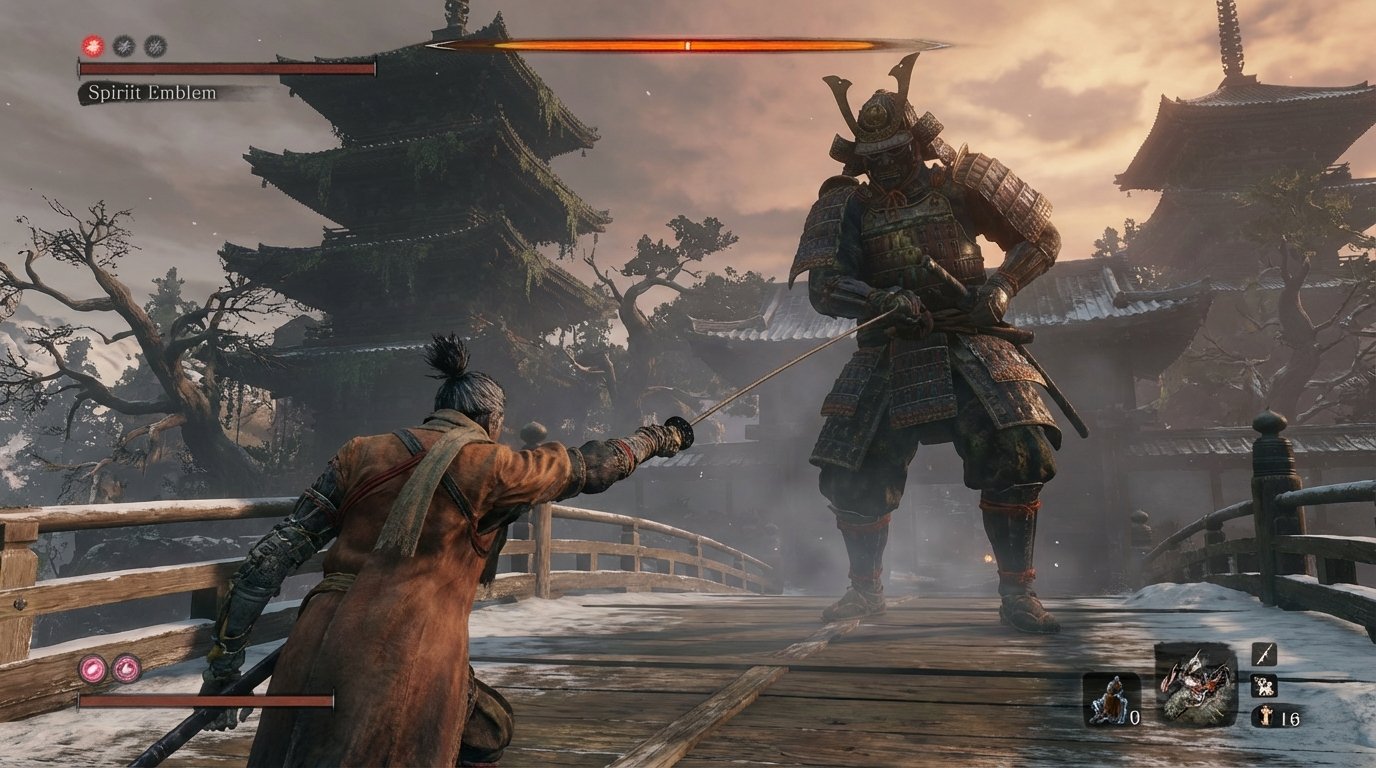
Task: Toggle the boss posture indicator at top center
Action: 688,45
